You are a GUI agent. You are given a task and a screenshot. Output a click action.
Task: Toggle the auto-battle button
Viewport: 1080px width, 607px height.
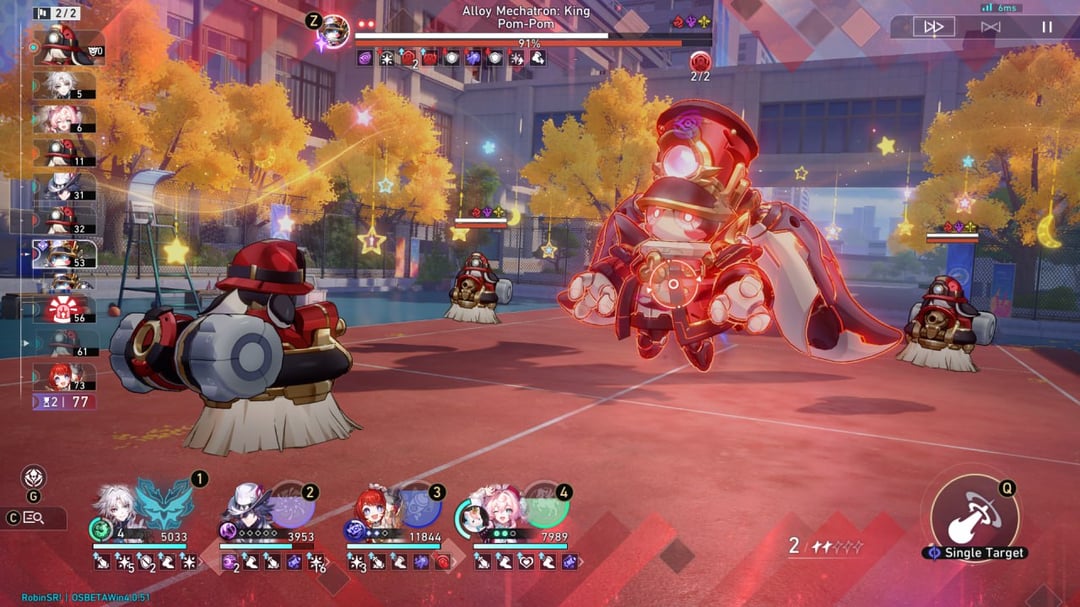[990, 27]
